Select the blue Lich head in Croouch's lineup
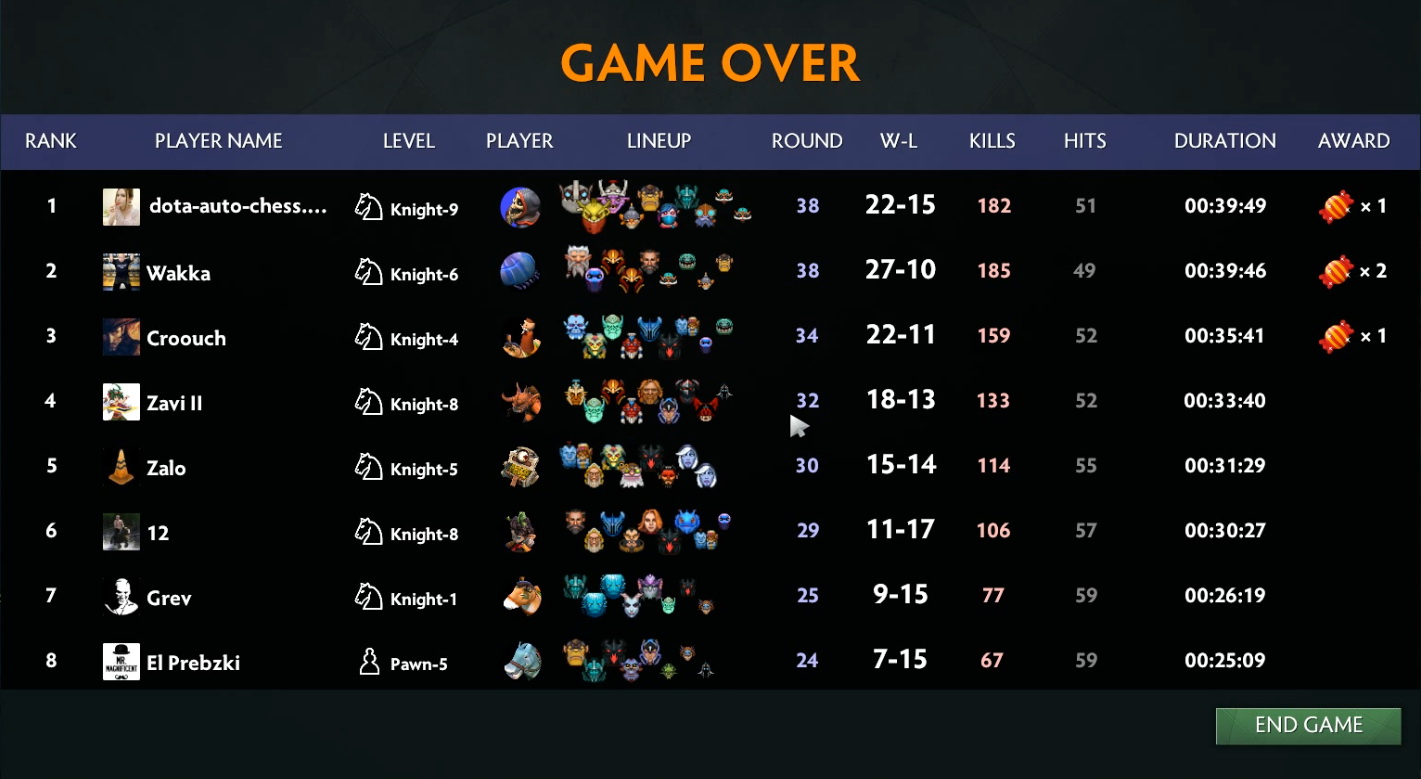 tap(574, 325)
